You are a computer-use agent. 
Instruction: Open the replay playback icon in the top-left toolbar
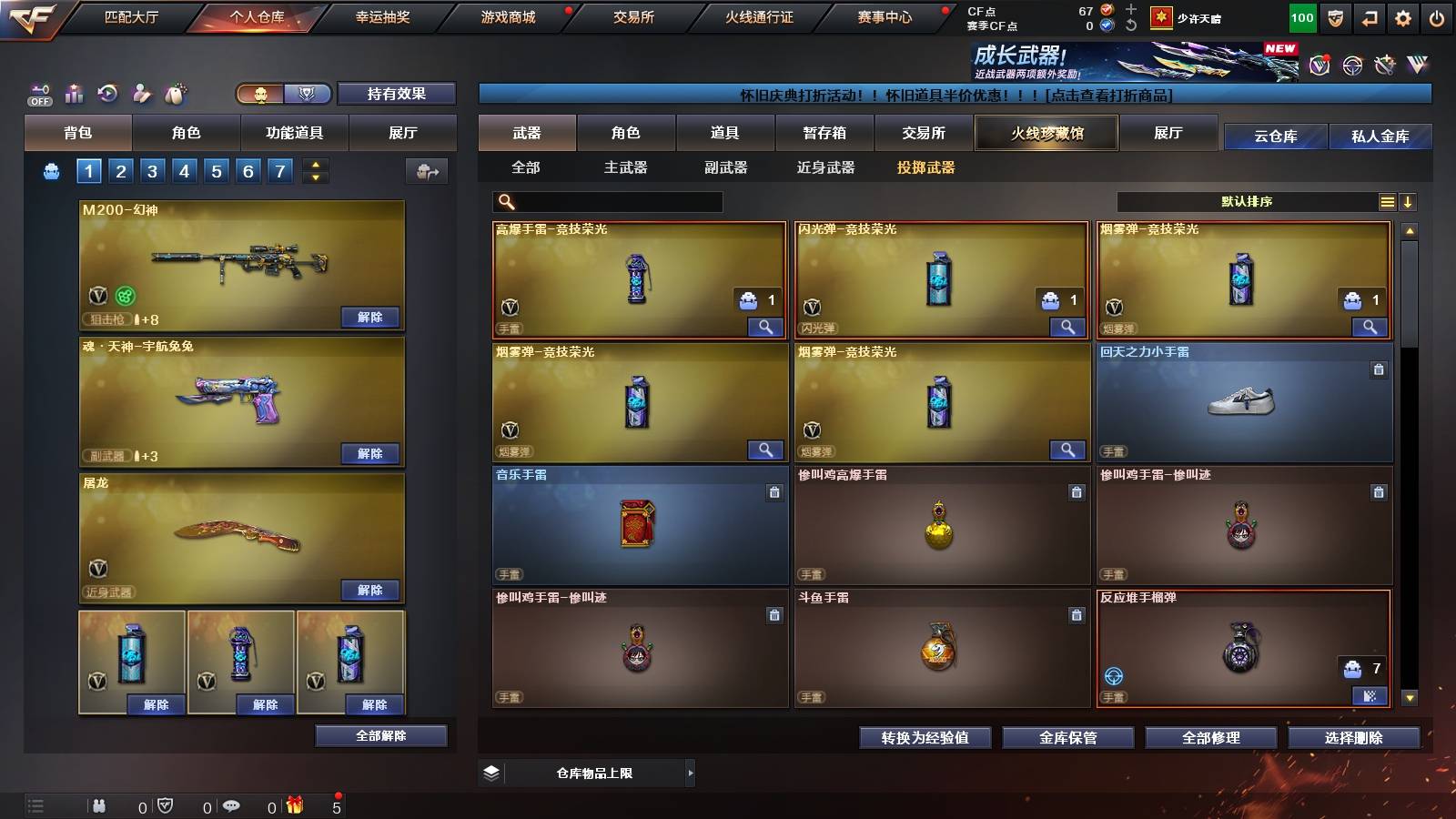[109, 92]
